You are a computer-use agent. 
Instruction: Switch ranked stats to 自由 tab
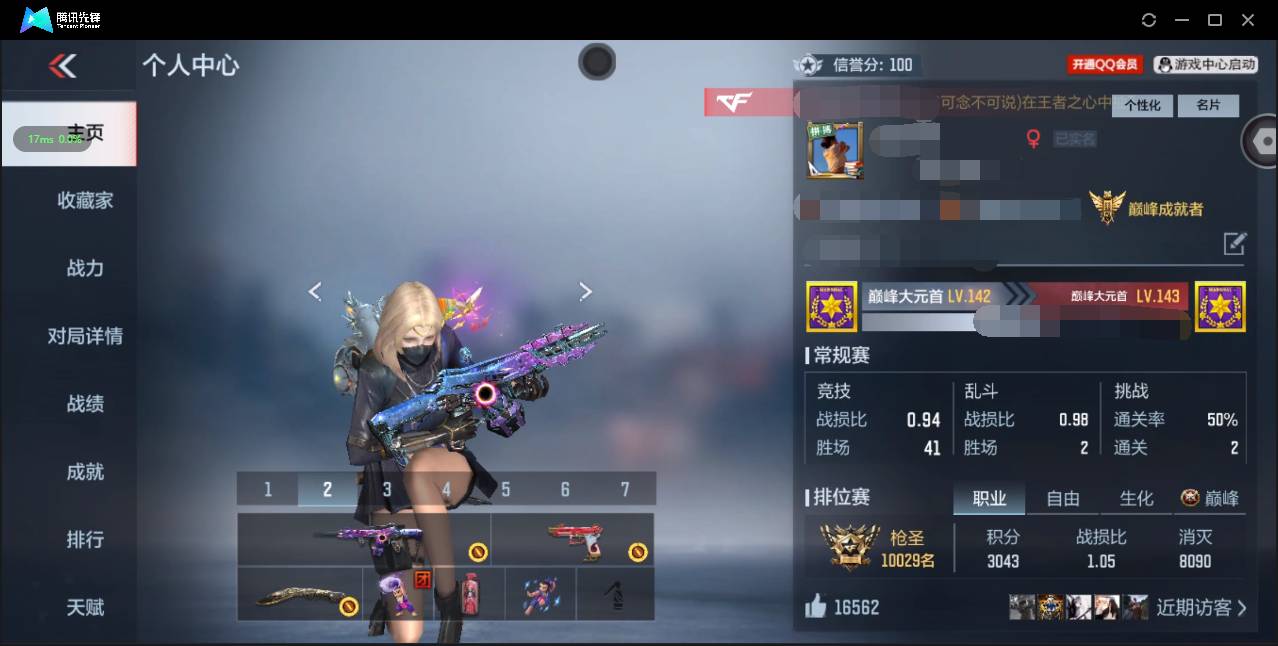coord(1062,498)
